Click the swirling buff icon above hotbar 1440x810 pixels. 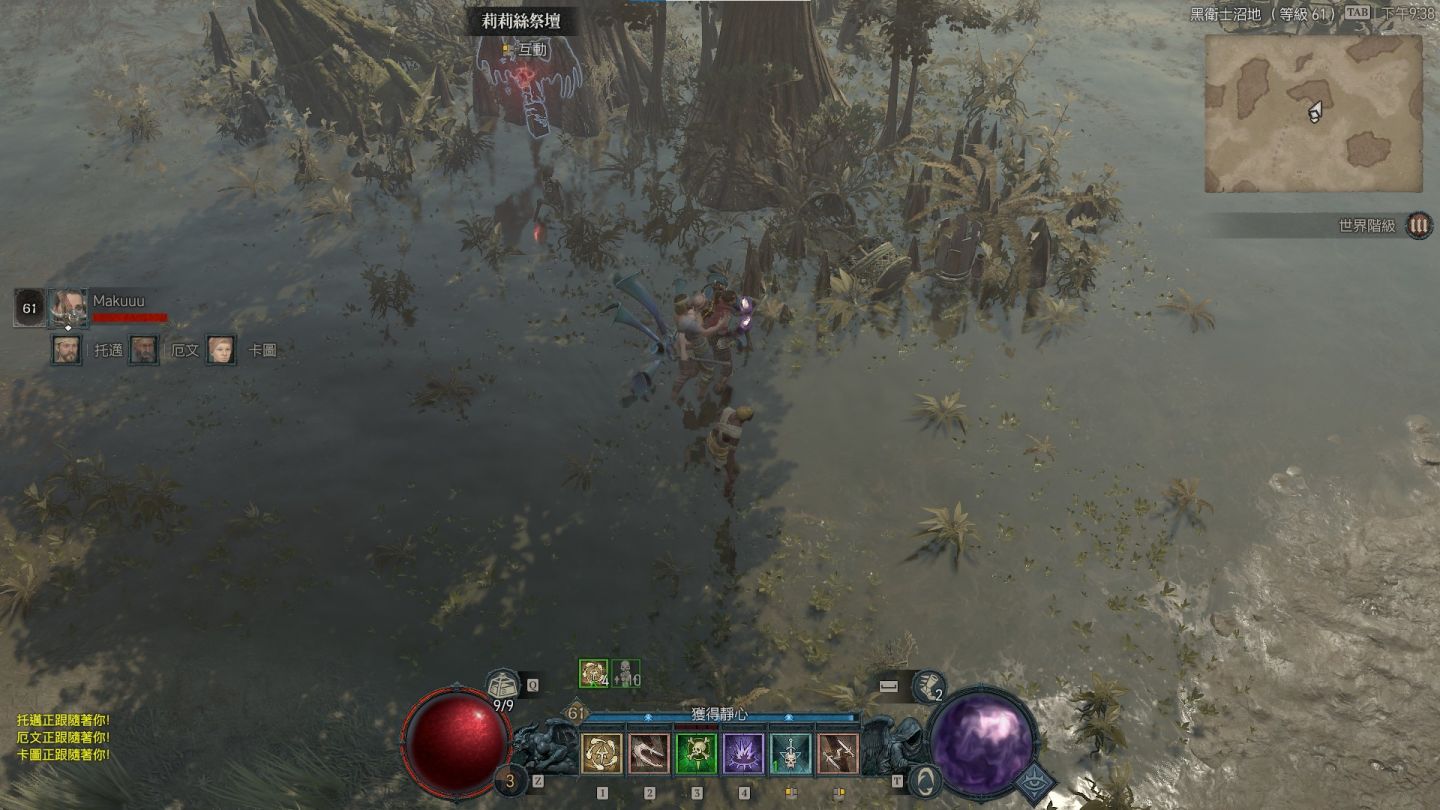(593, 674)
